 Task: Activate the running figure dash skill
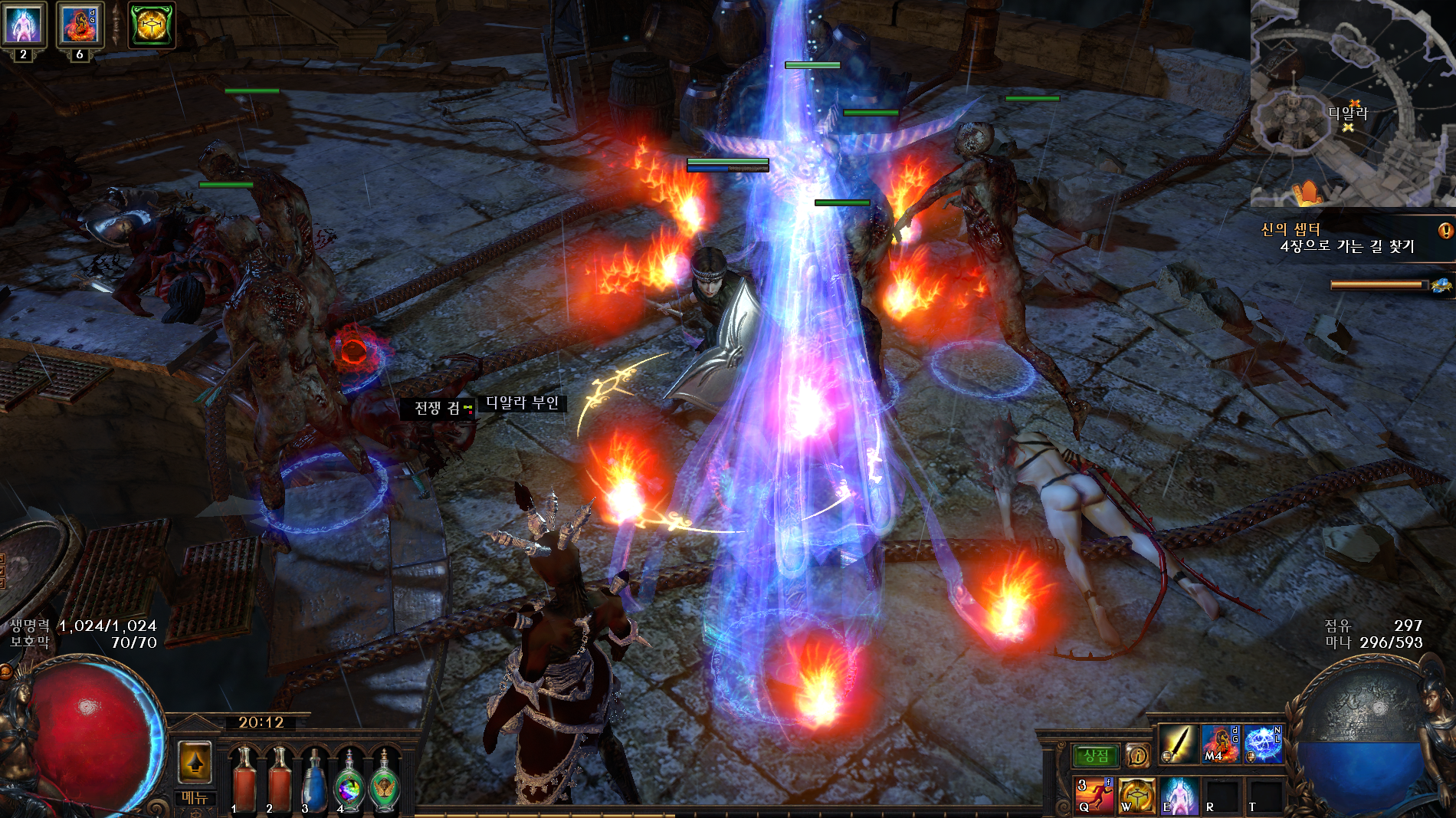[x=1094, y=796]
